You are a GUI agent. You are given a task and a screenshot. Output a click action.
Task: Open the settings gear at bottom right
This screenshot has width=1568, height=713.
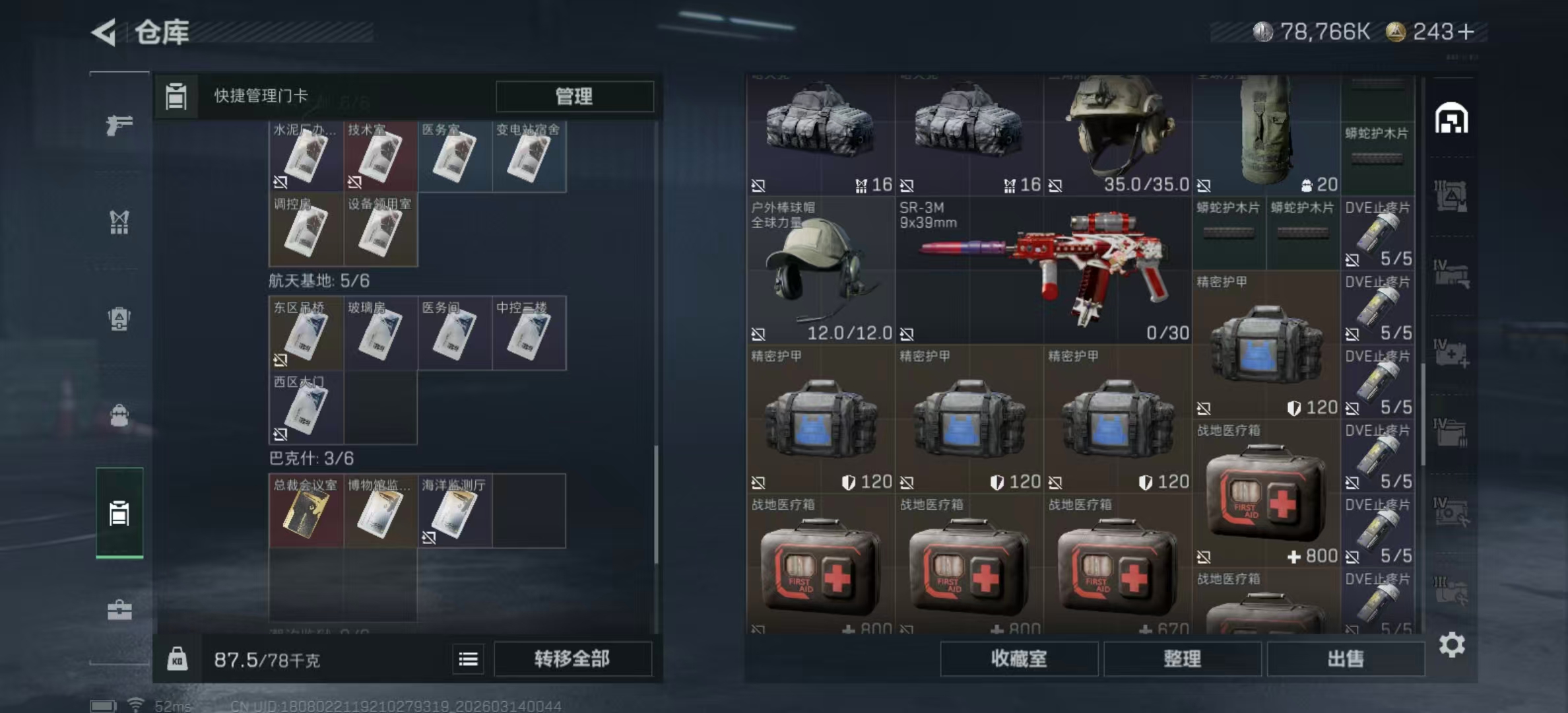1451,644
